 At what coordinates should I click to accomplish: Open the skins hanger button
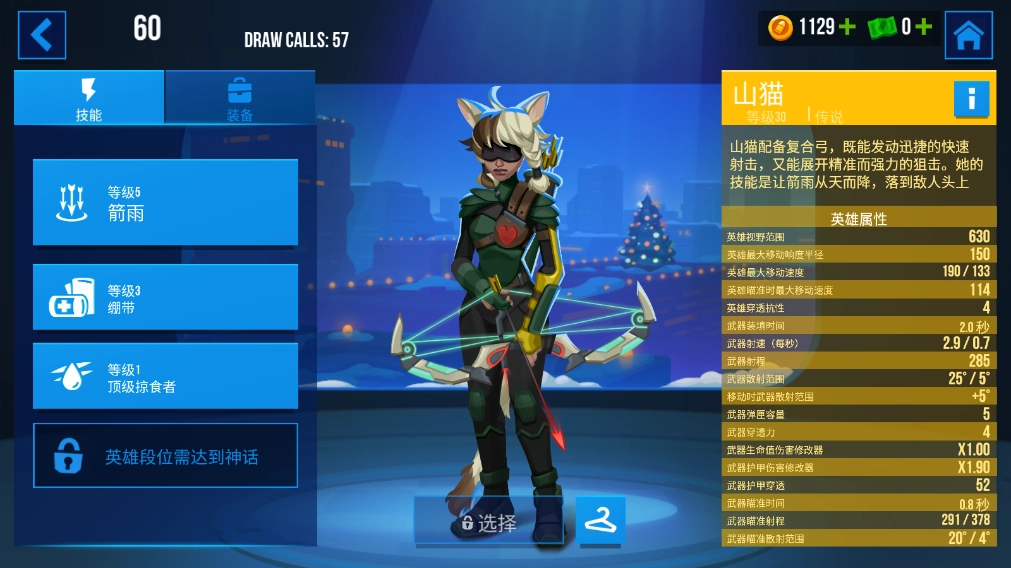(x=600, y=521)
